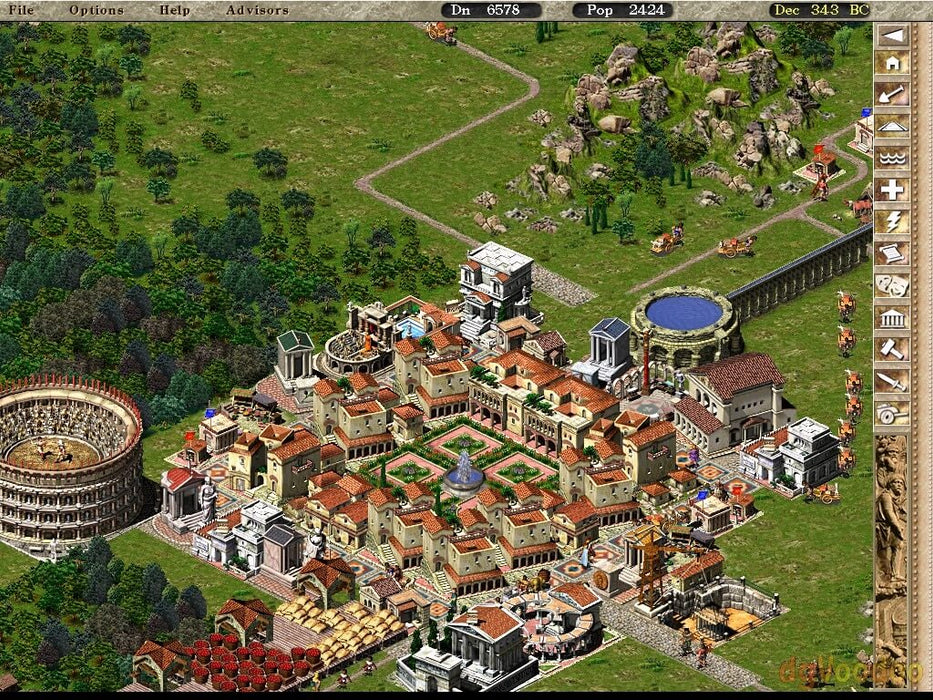
Task: Choose the clear land shovel tool
Action: click(x=892, y=95)
